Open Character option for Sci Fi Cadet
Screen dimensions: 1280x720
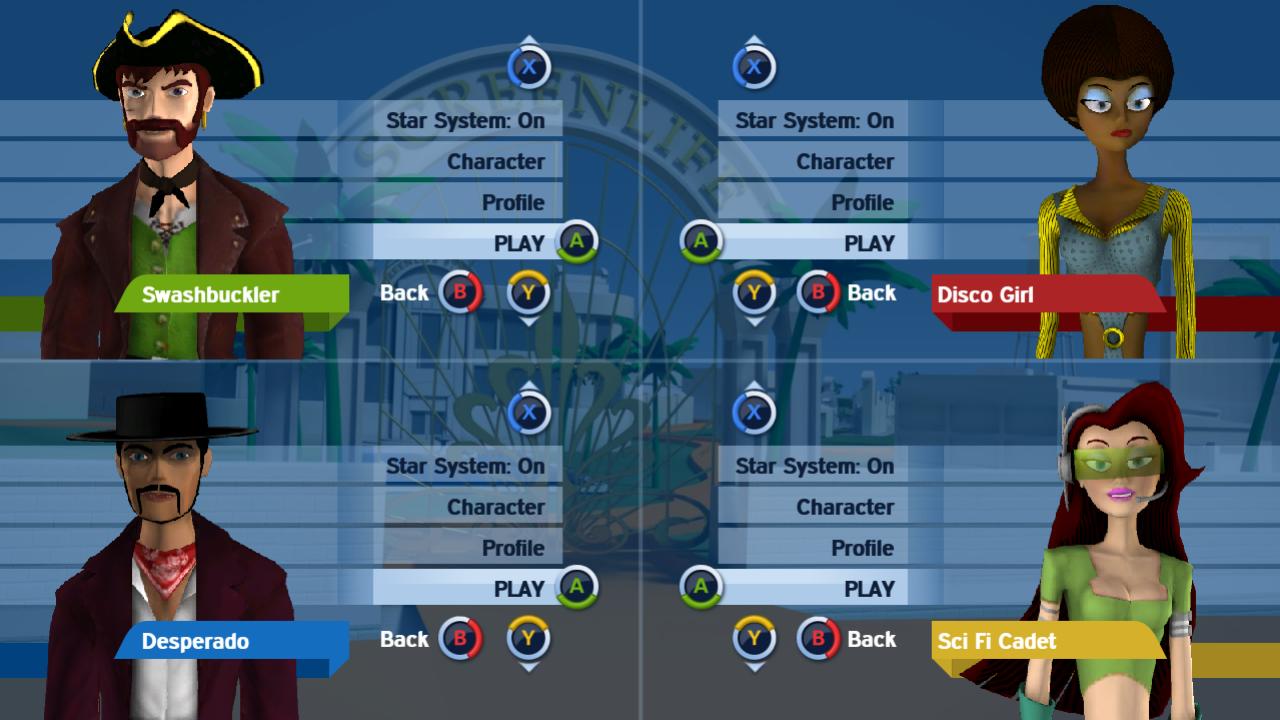pyautogui.click(x=844, y=507)
